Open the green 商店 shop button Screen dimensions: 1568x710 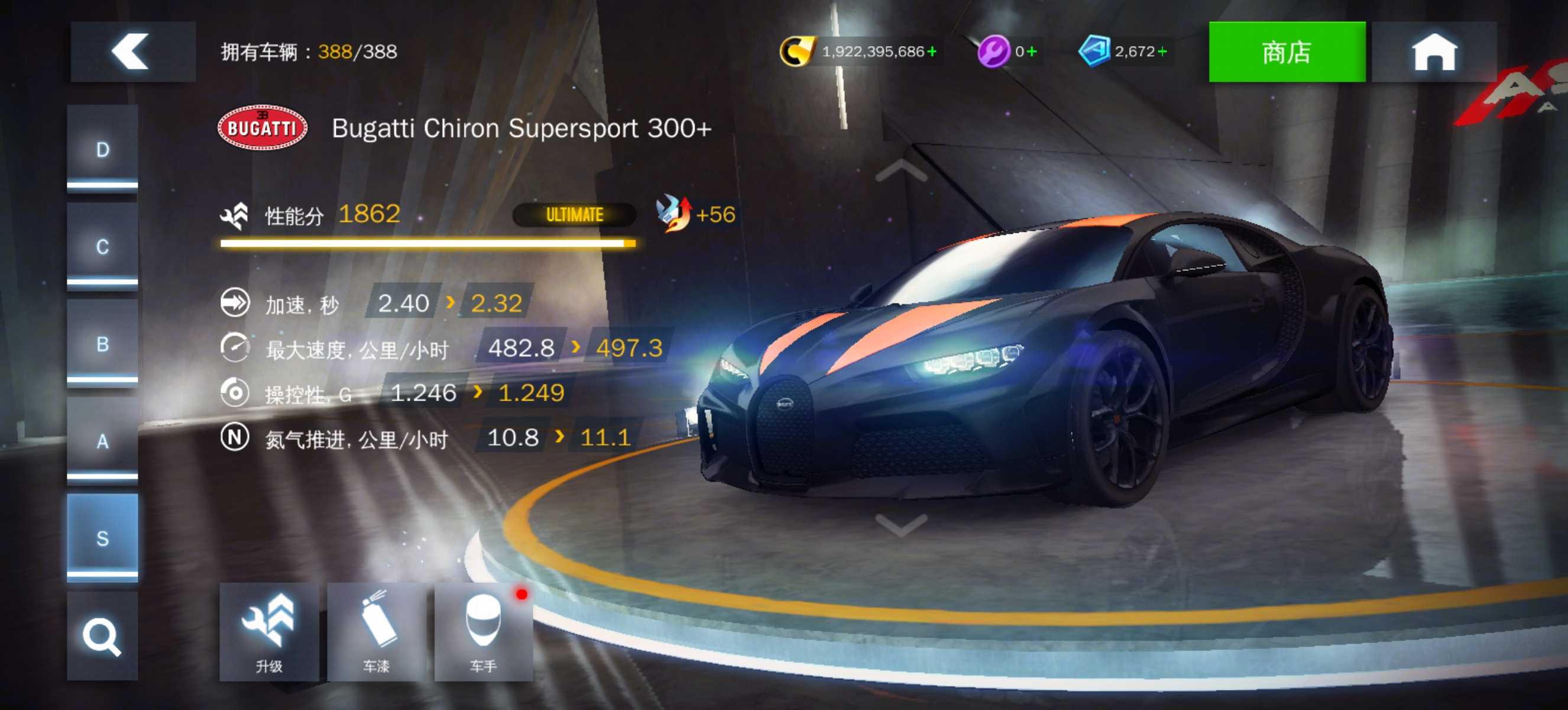click(1286, 51)
